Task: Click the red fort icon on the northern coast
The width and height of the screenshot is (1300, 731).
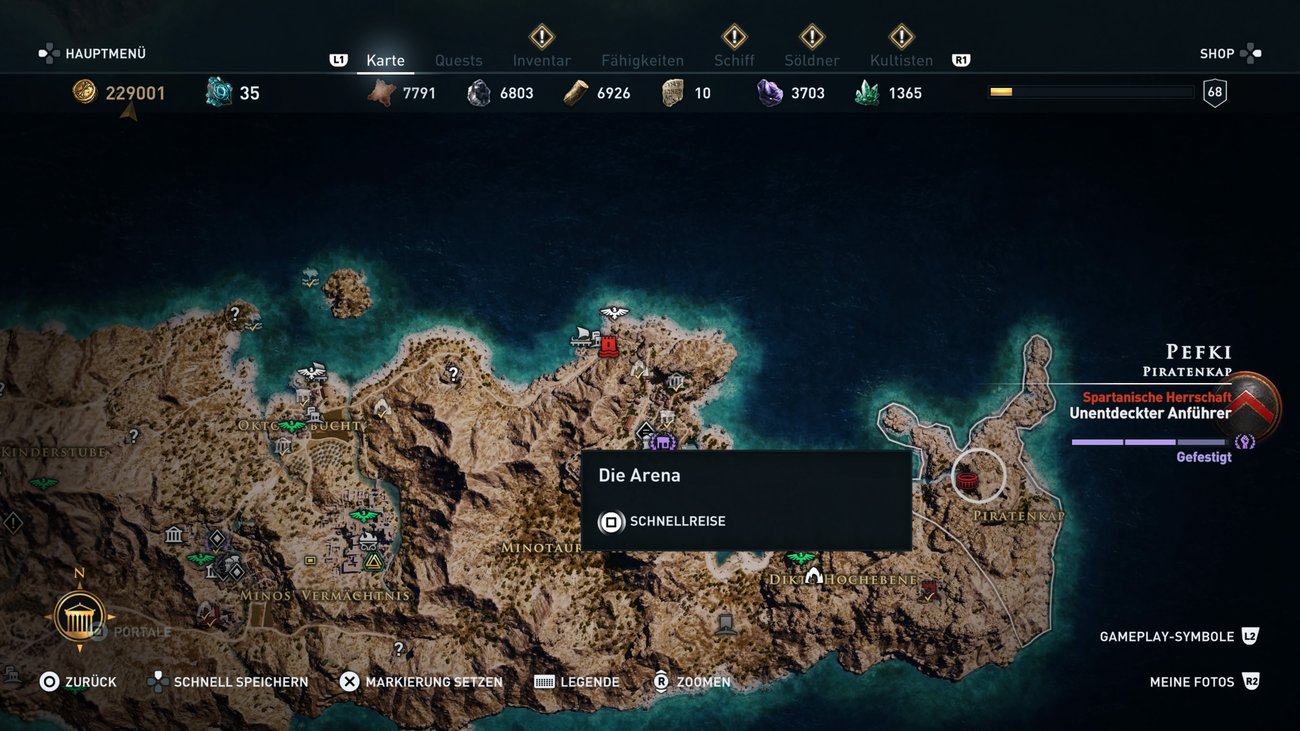Action: pos(607,346)
